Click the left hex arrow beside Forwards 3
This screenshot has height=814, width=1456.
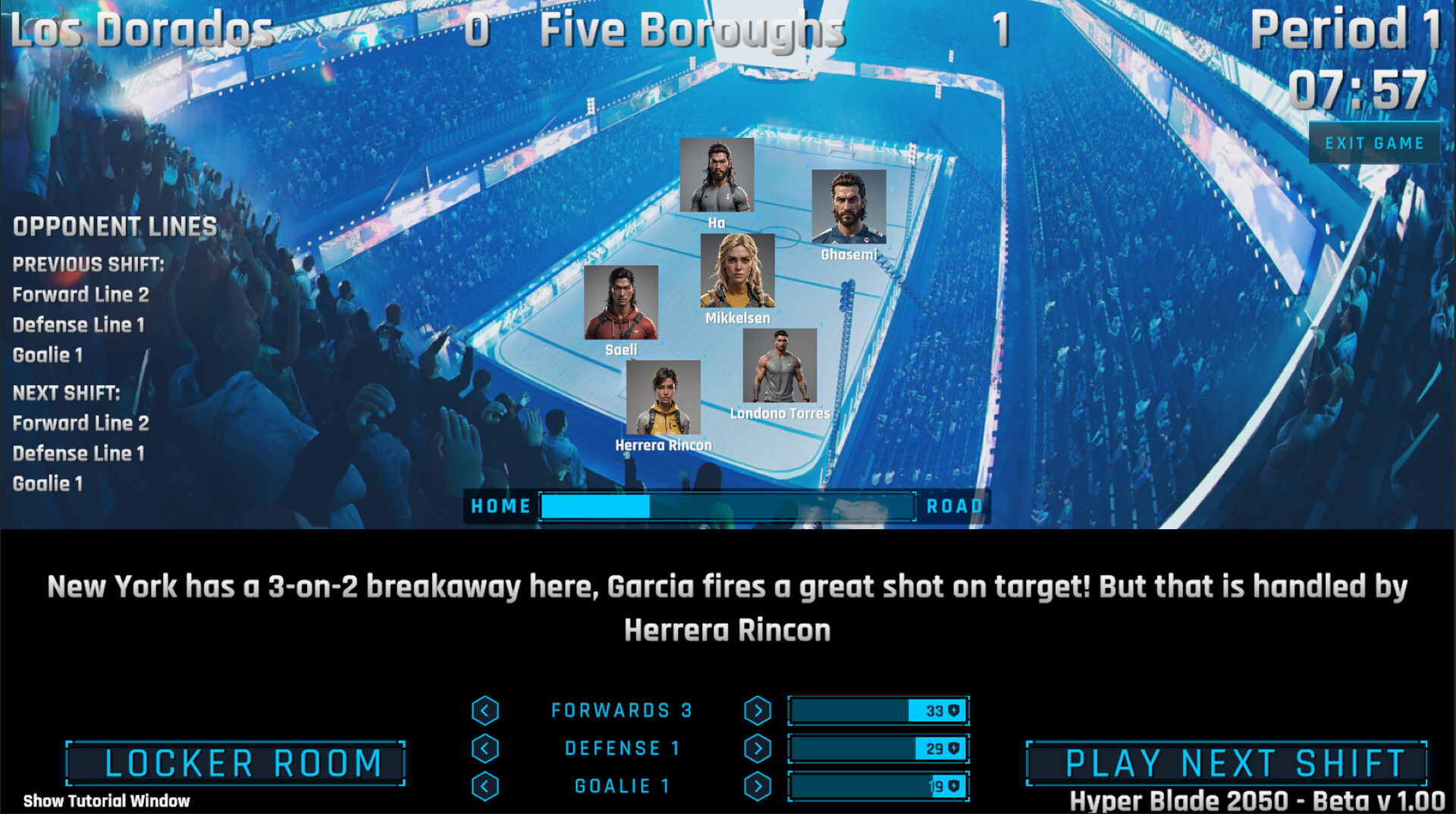click(484, 710)
